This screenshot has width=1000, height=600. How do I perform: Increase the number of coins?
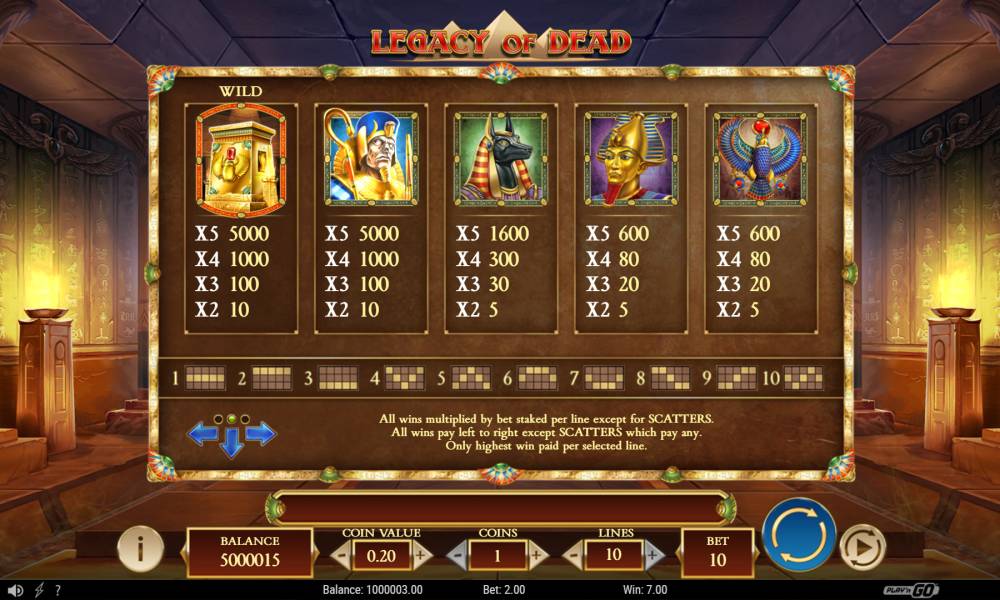point(537,554)
